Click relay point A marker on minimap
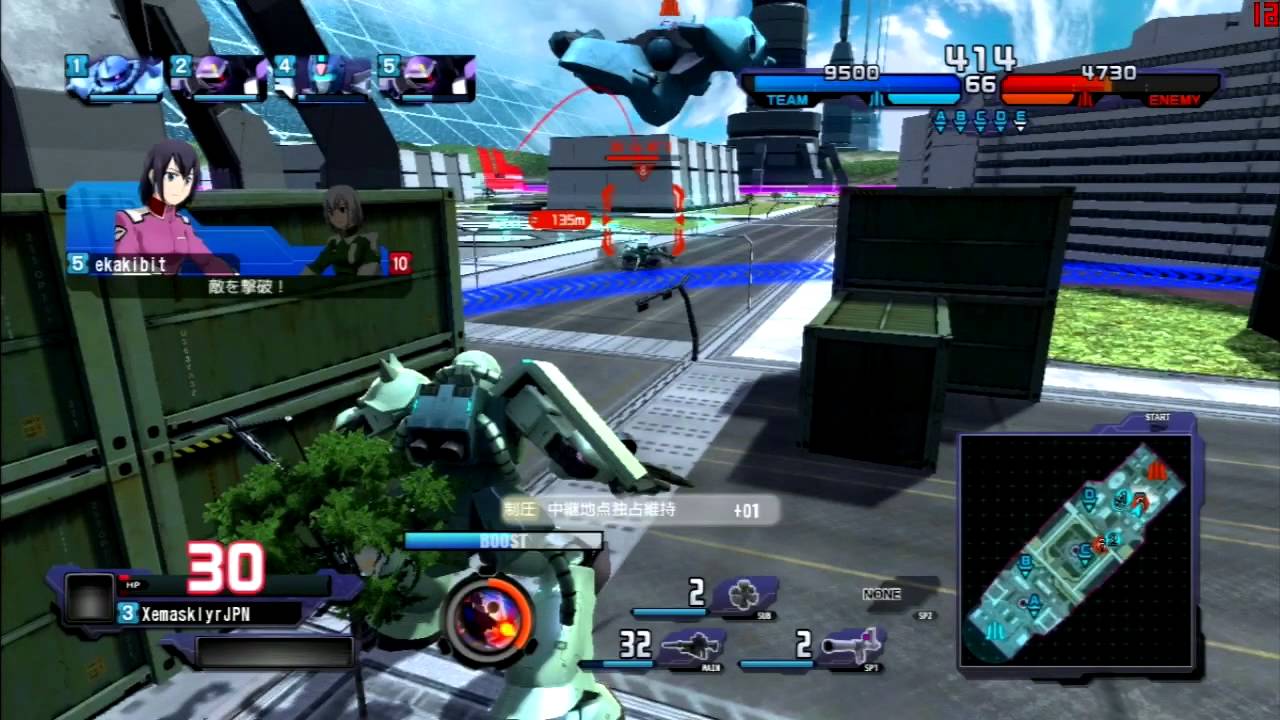The height and width of the screenshot is (720, 1280). 1035,601
